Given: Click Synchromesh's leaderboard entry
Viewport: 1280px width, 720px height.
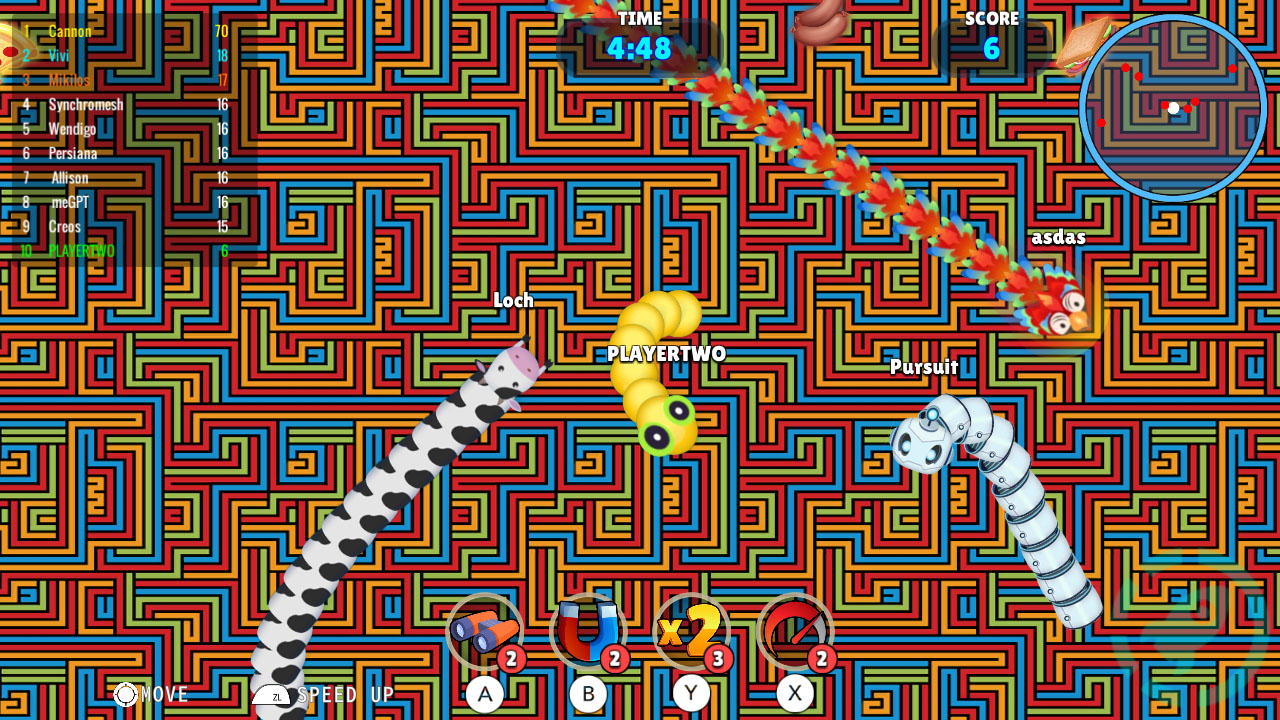Looking at the screenshot, I should pyautogui.click(x=86, y=104).
